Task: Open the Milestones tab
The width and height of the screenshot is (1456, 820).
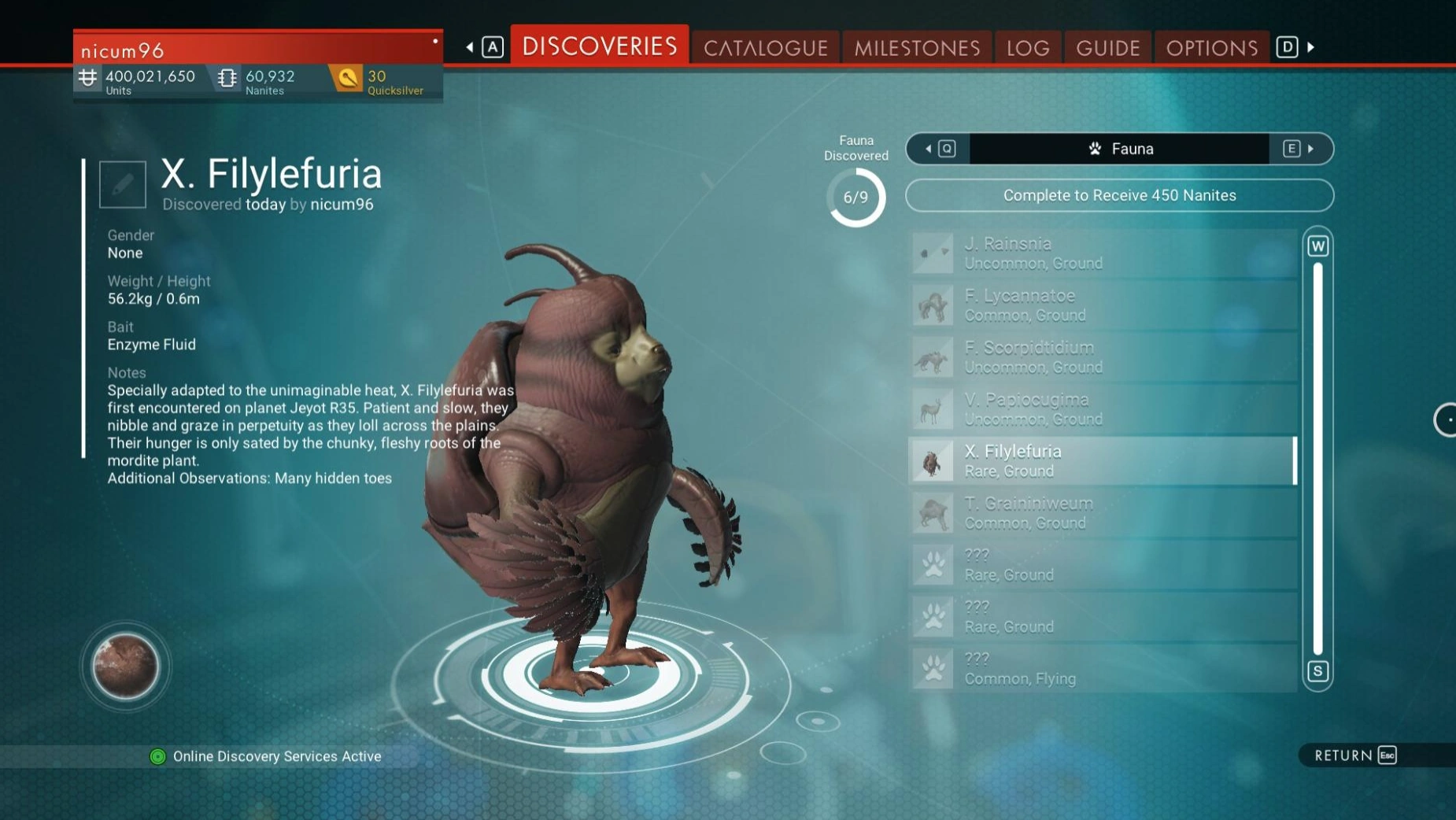Action: click(917, 48)
